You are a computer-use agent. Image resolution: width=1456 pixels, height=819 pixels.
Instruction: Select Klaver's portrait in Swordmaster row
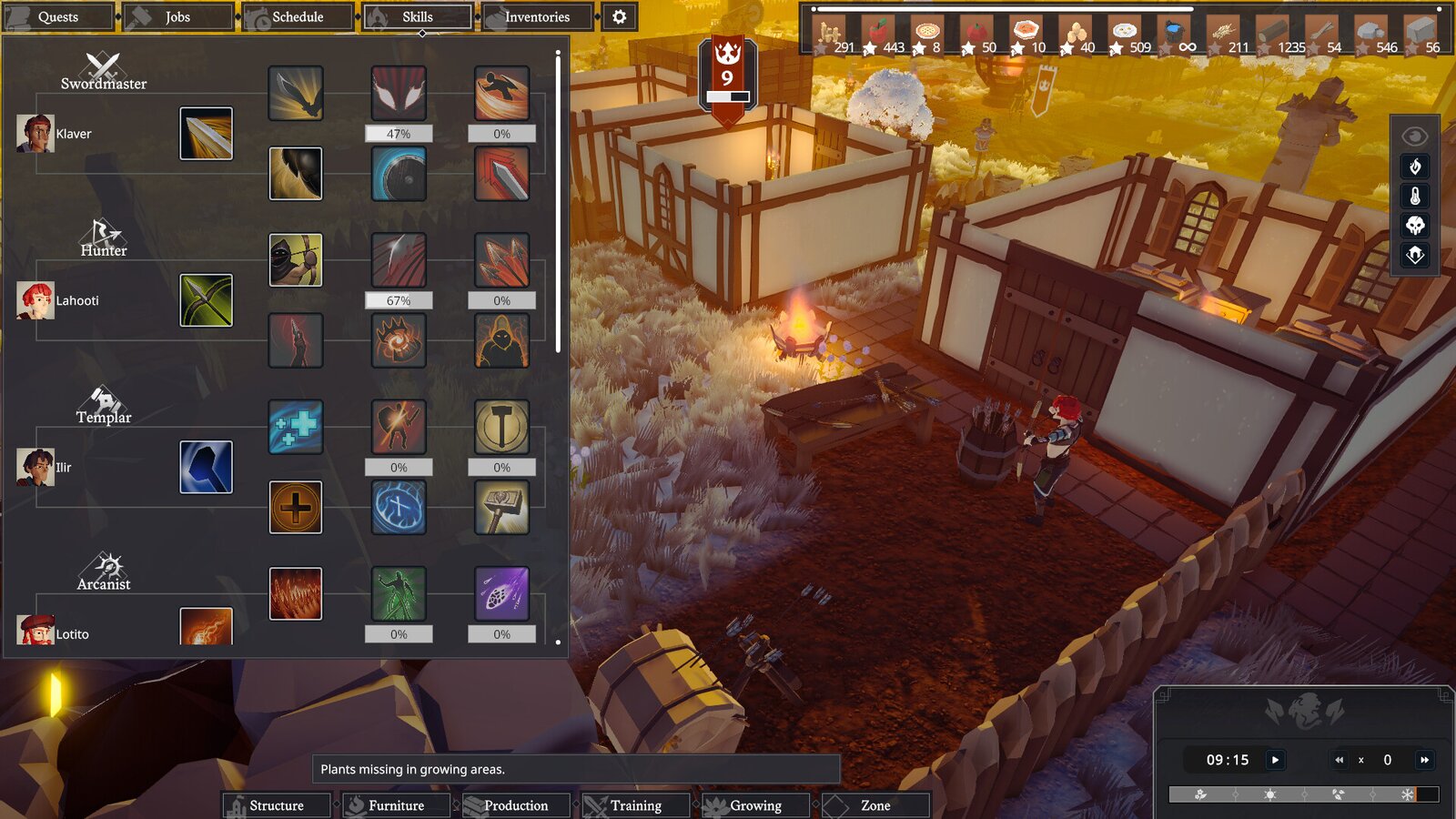[x=35, y=134]
